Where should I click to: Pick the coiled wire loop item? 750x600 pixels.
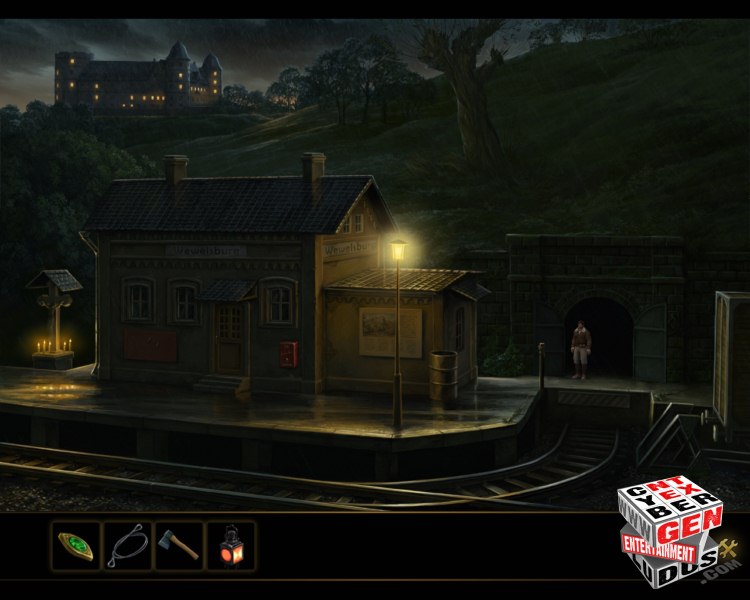pos(127,546)
